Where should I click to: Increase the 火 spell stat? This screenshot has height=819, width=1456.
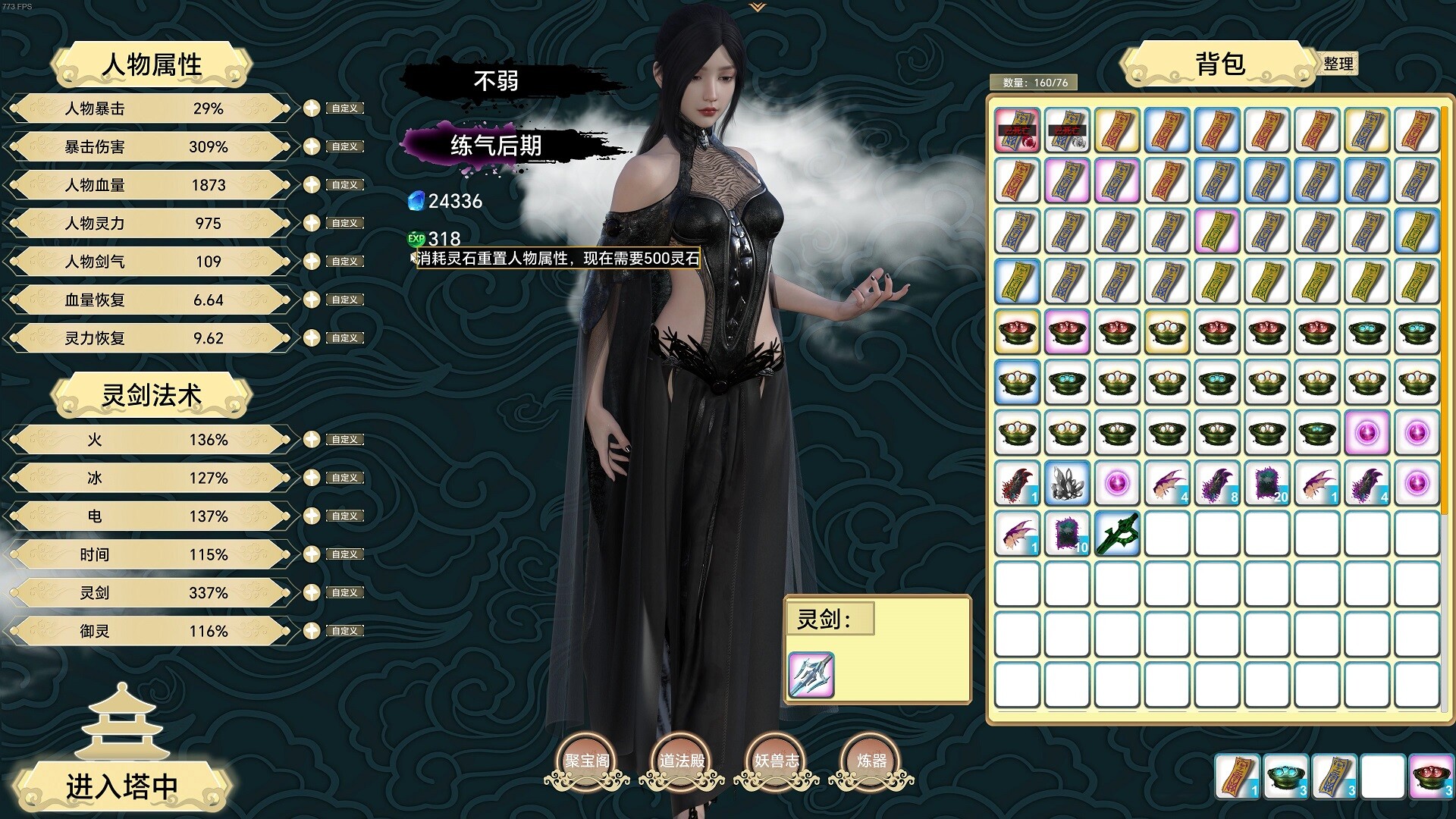(312, 439)
